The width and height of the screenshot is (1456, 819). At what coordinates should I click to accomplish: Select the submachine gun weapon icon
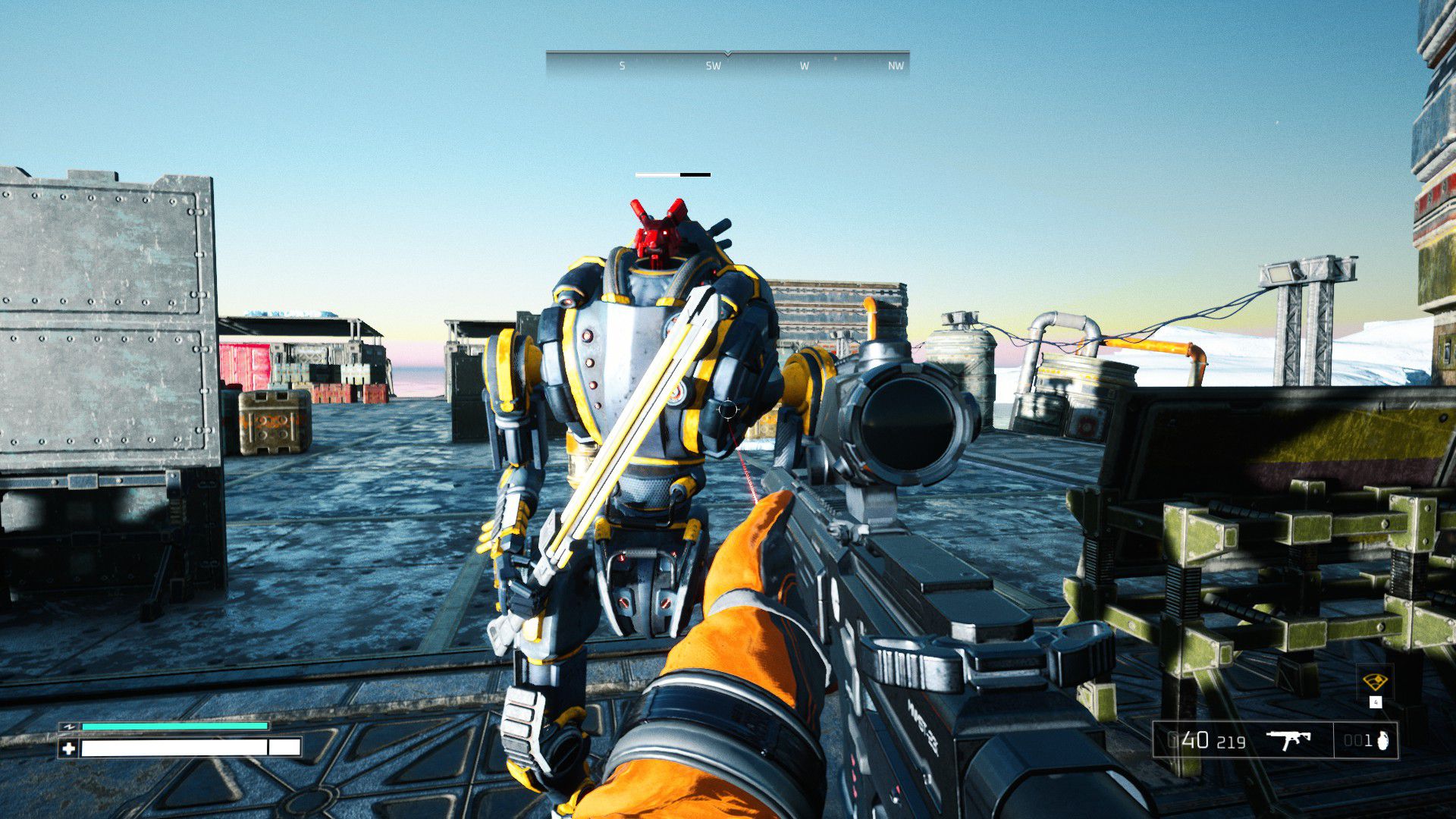pyautogui.click(x=1289, y=739)
